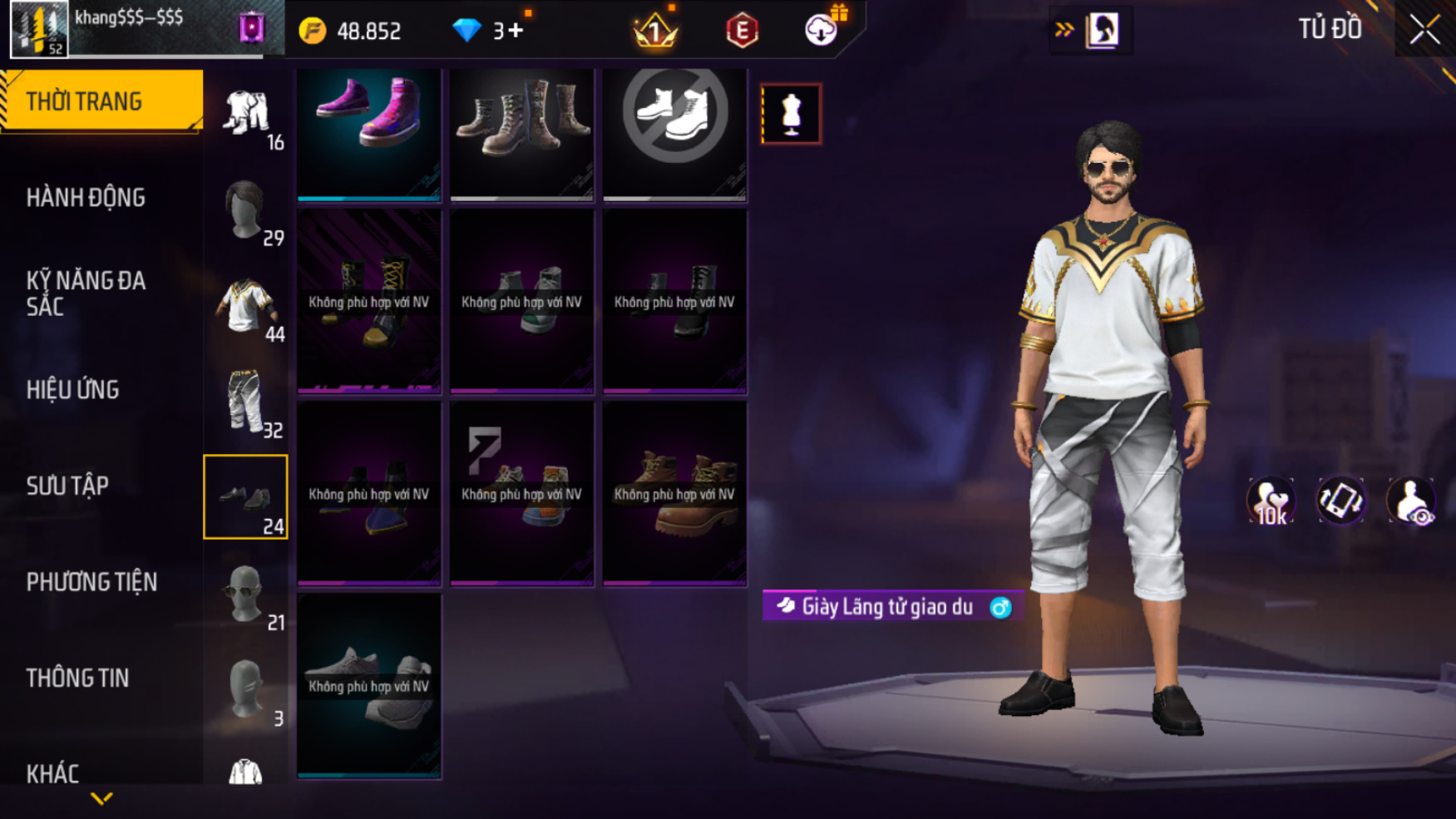Expand the menu with the yellow down arrow

coord(101,799)
